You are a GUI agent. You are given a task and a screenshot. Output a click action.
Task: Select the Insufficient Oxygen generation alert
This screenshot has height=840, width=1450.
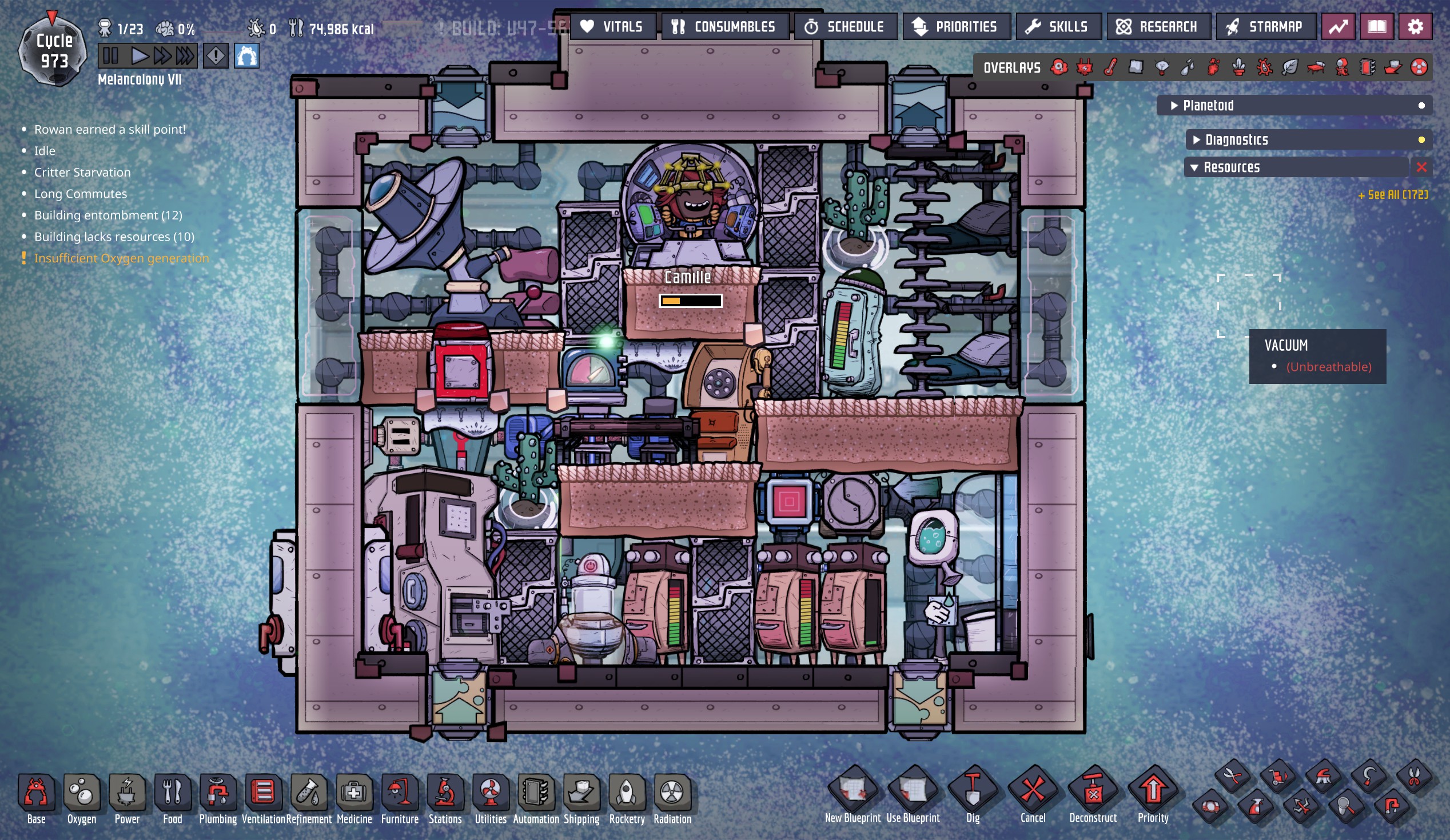pos(121,258)
